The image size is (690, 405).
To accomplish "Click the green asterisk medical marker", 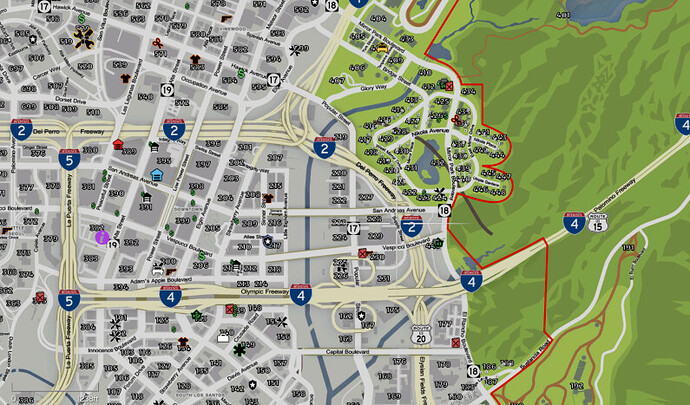I will click(x=239, y=350).
